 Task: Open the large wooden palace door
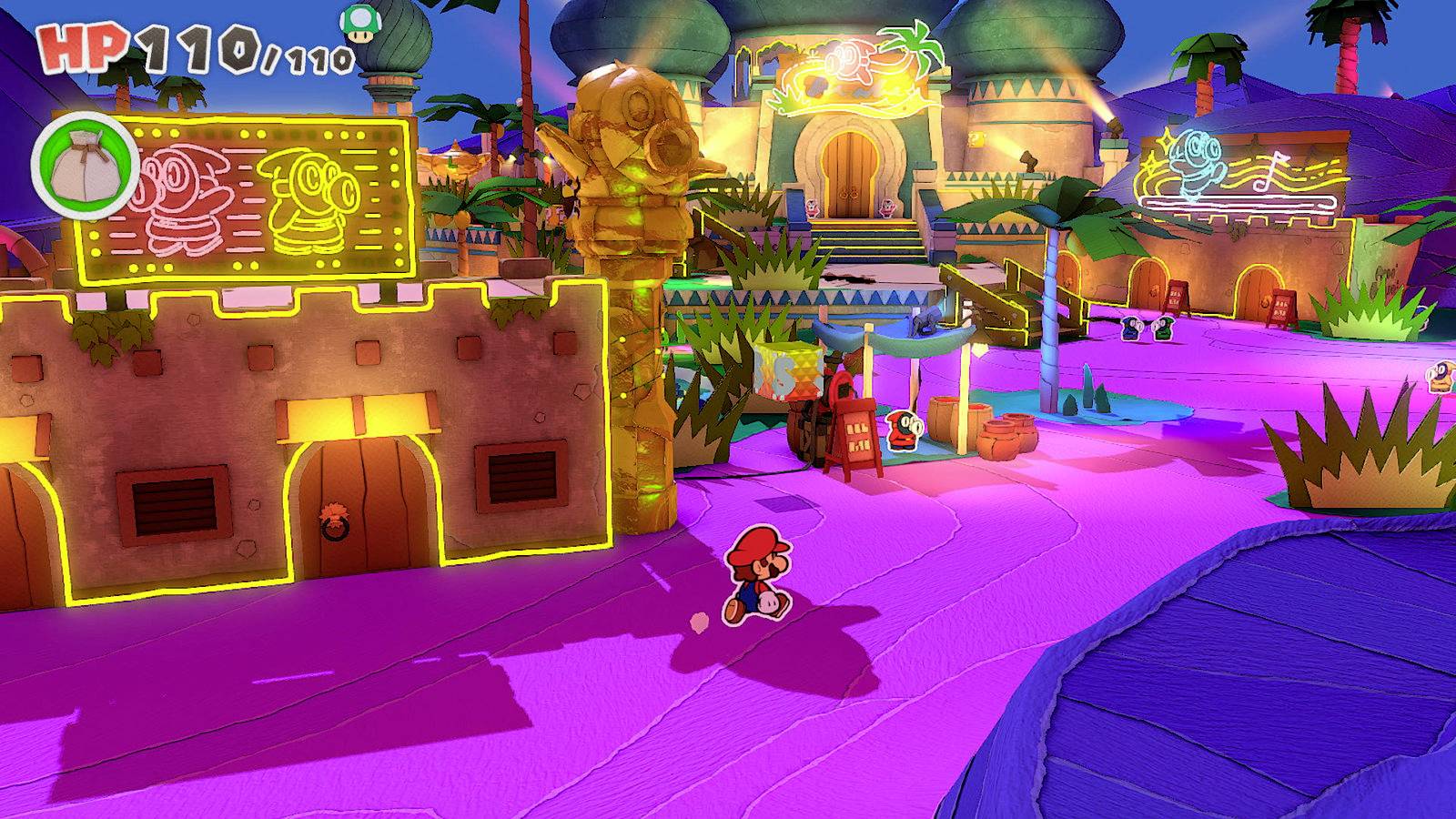coord(851,173)
